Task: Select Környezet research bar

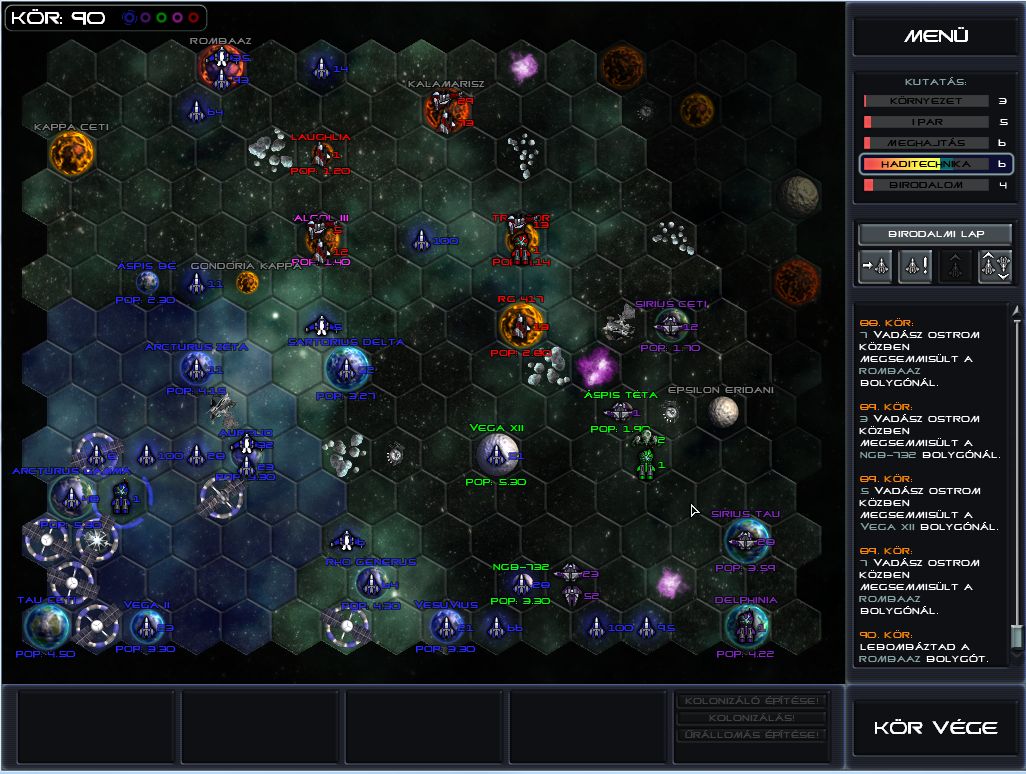Action: (926, 101)
